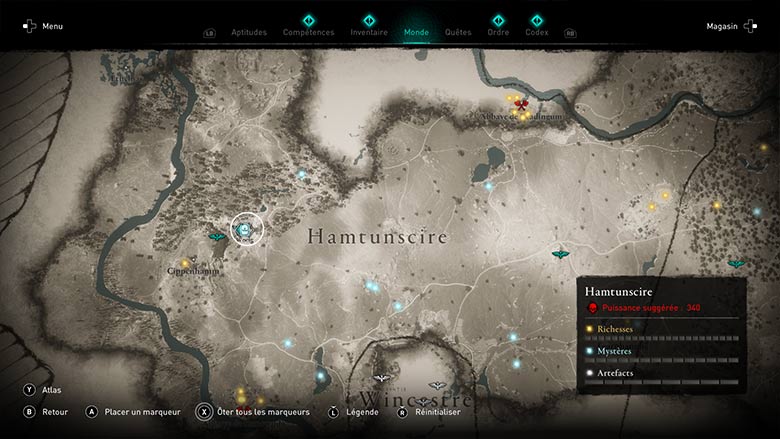Screen dimensions: 780x439
Task: Go to the Codex tab
Action: pos(537,32)
